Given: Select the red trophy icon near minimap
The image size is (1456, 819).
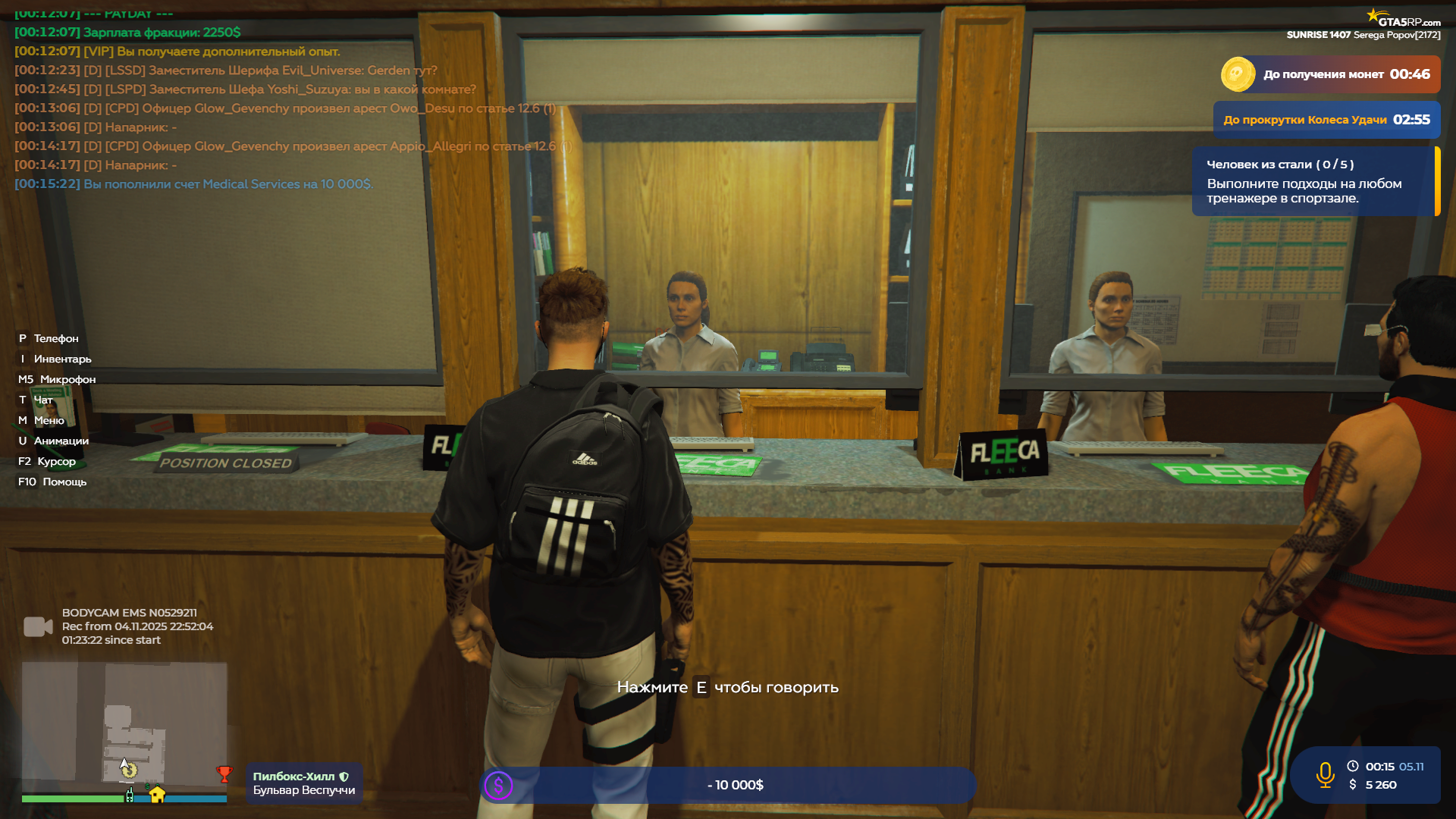Looking at the screenshot, I should coord(224,774).
